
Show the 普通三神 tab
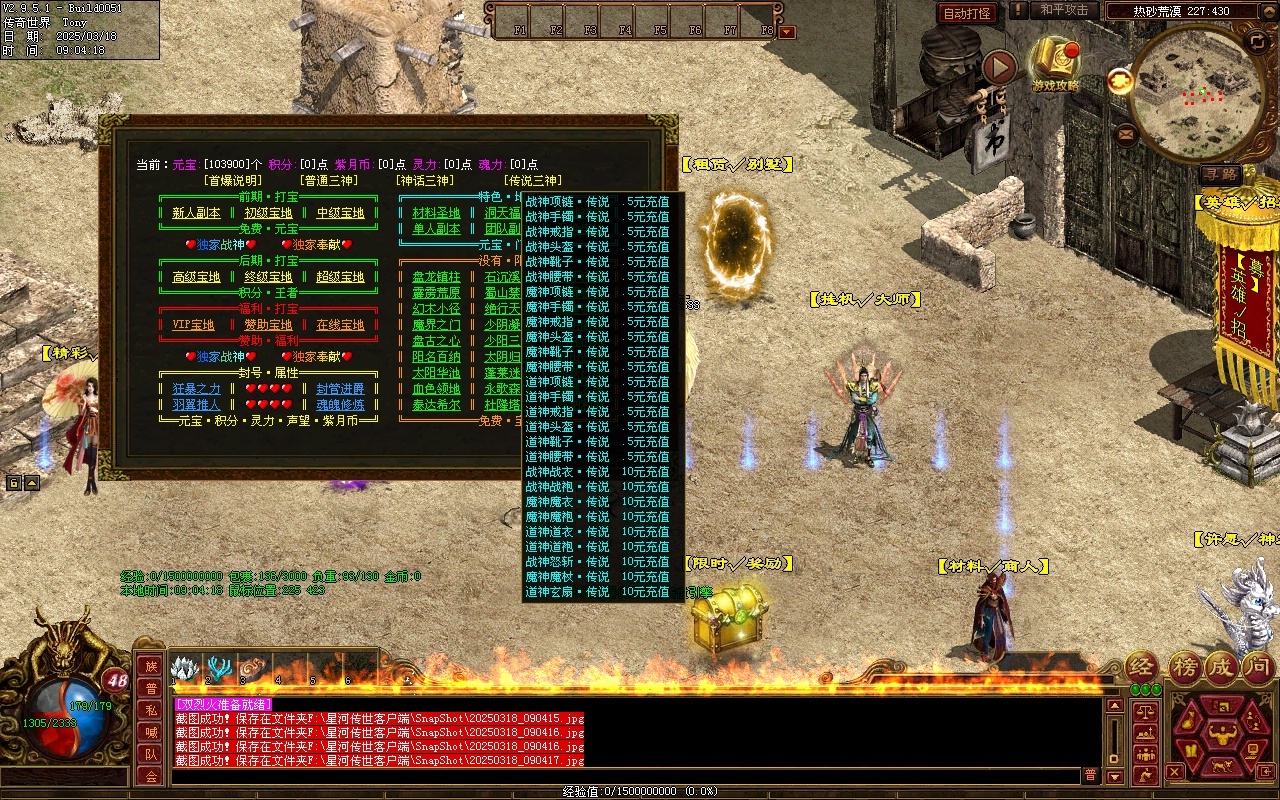pos(328,181)
